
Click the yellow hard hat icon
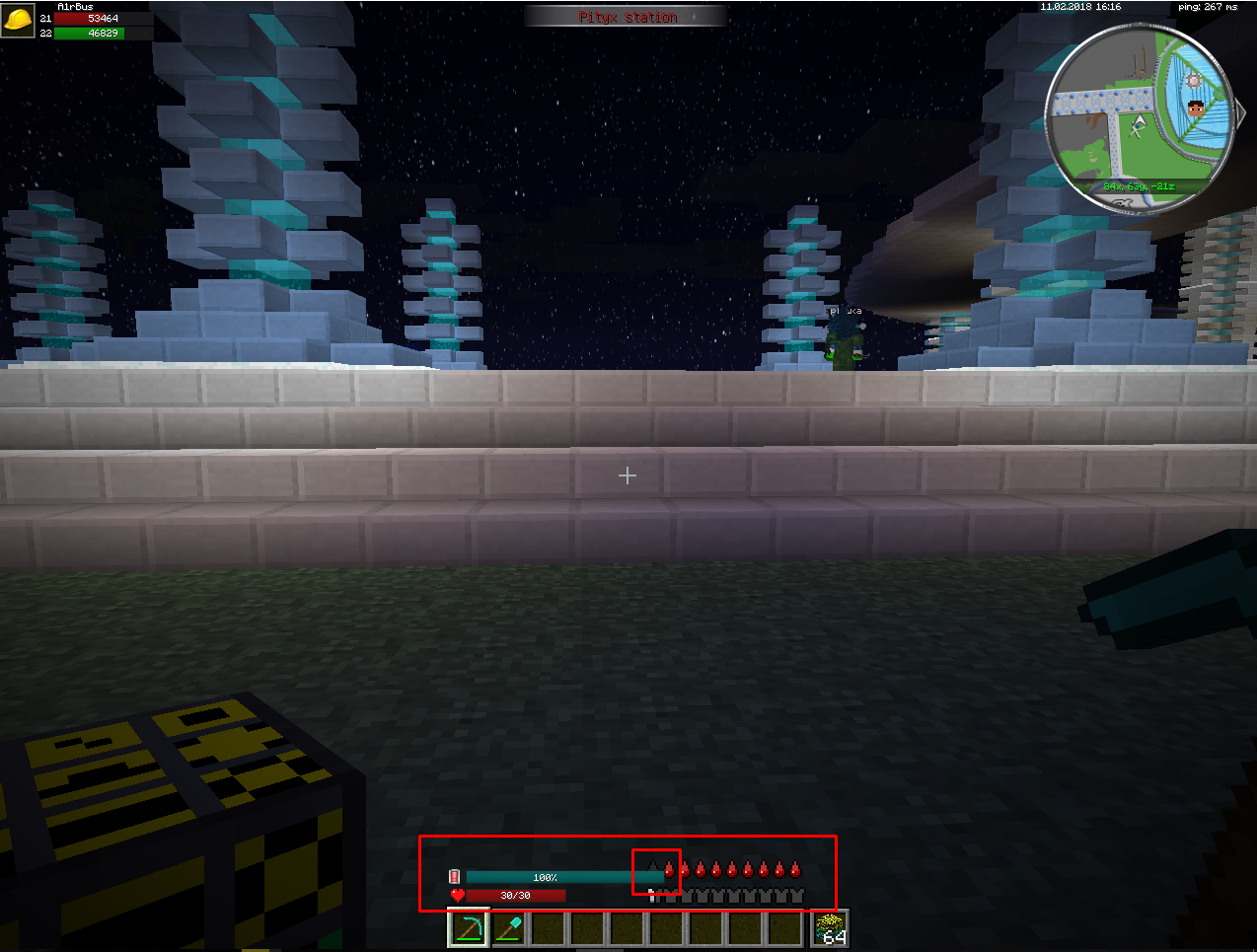click(x=18, y=19)
